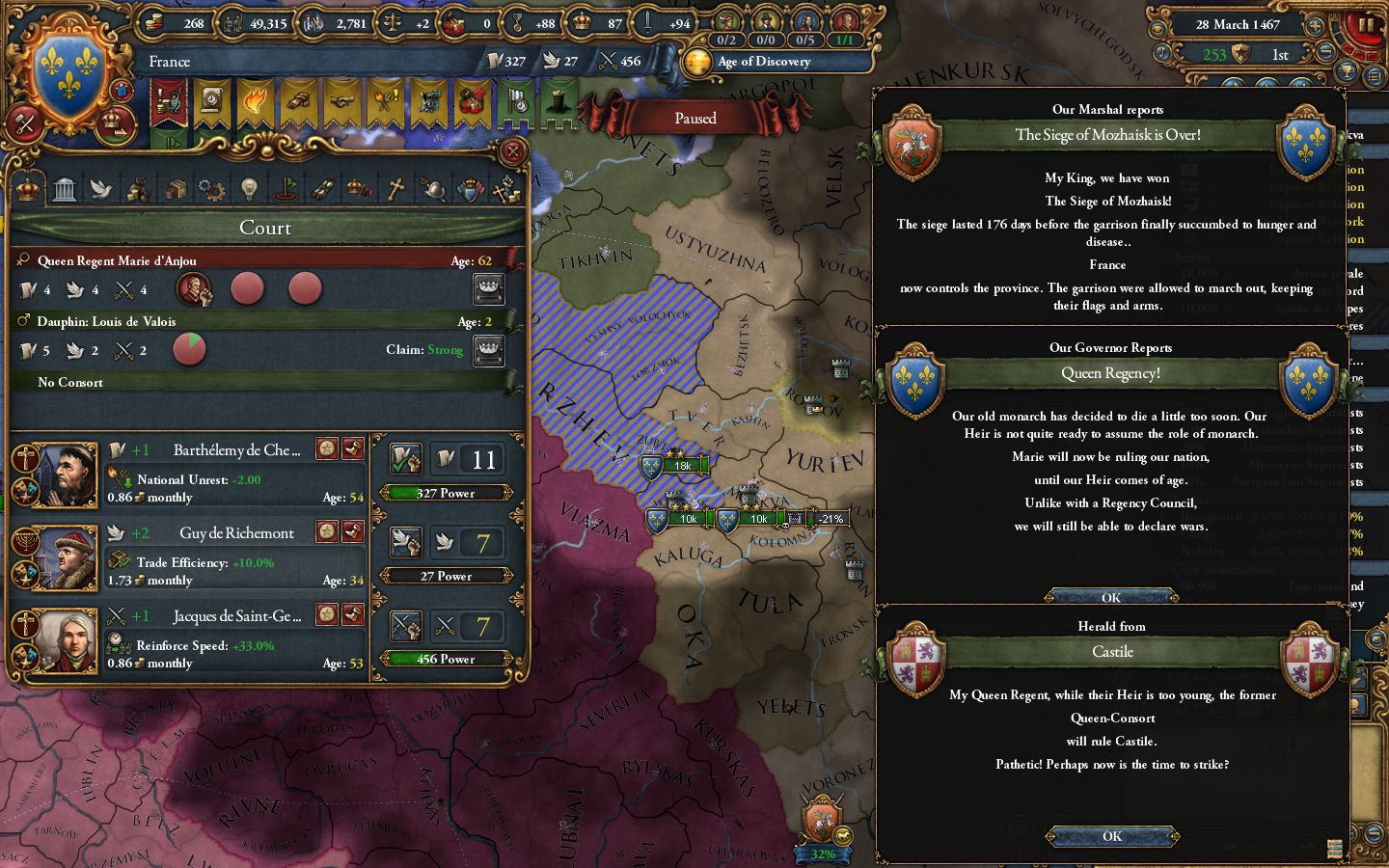Click OK on the Queen Regency event

(1111, 596)
